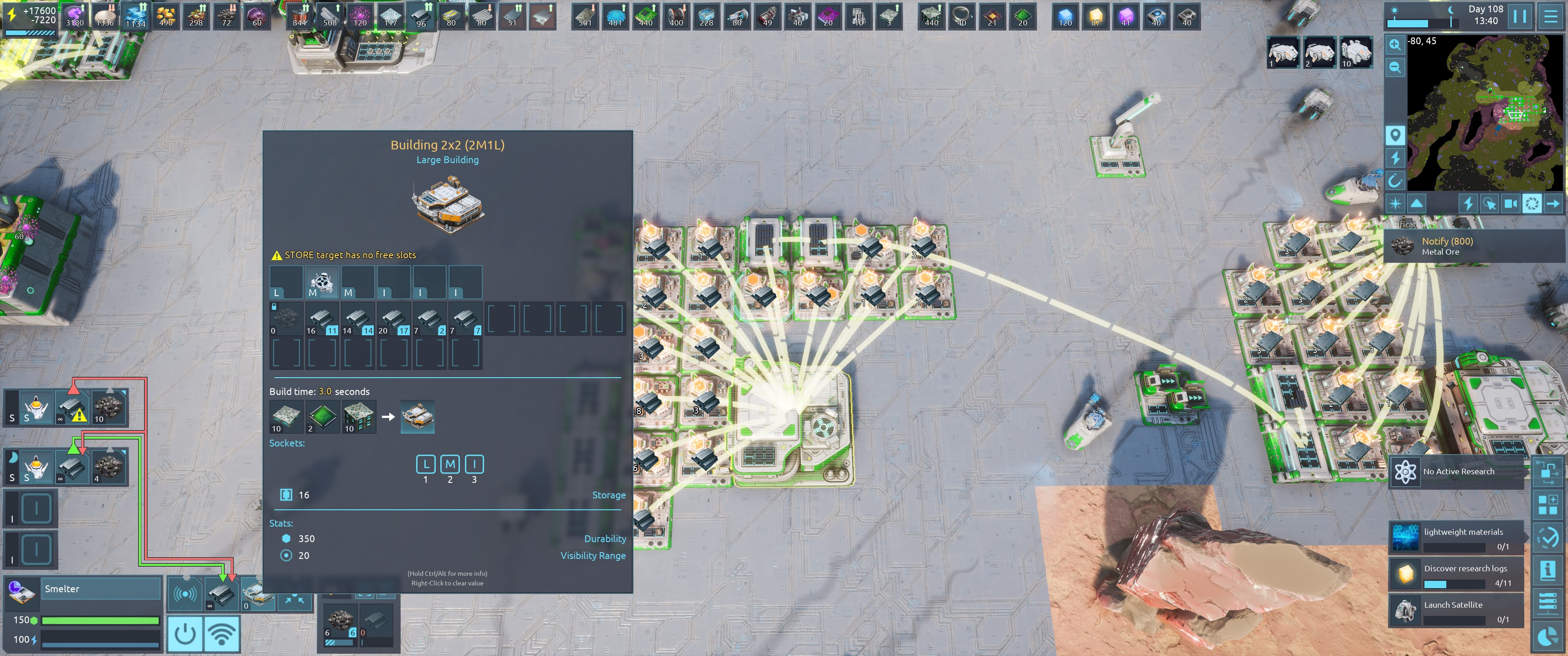Toggle the magnet button beside the minimap
The image size is (1568, 656).
tap(1395, 180)
